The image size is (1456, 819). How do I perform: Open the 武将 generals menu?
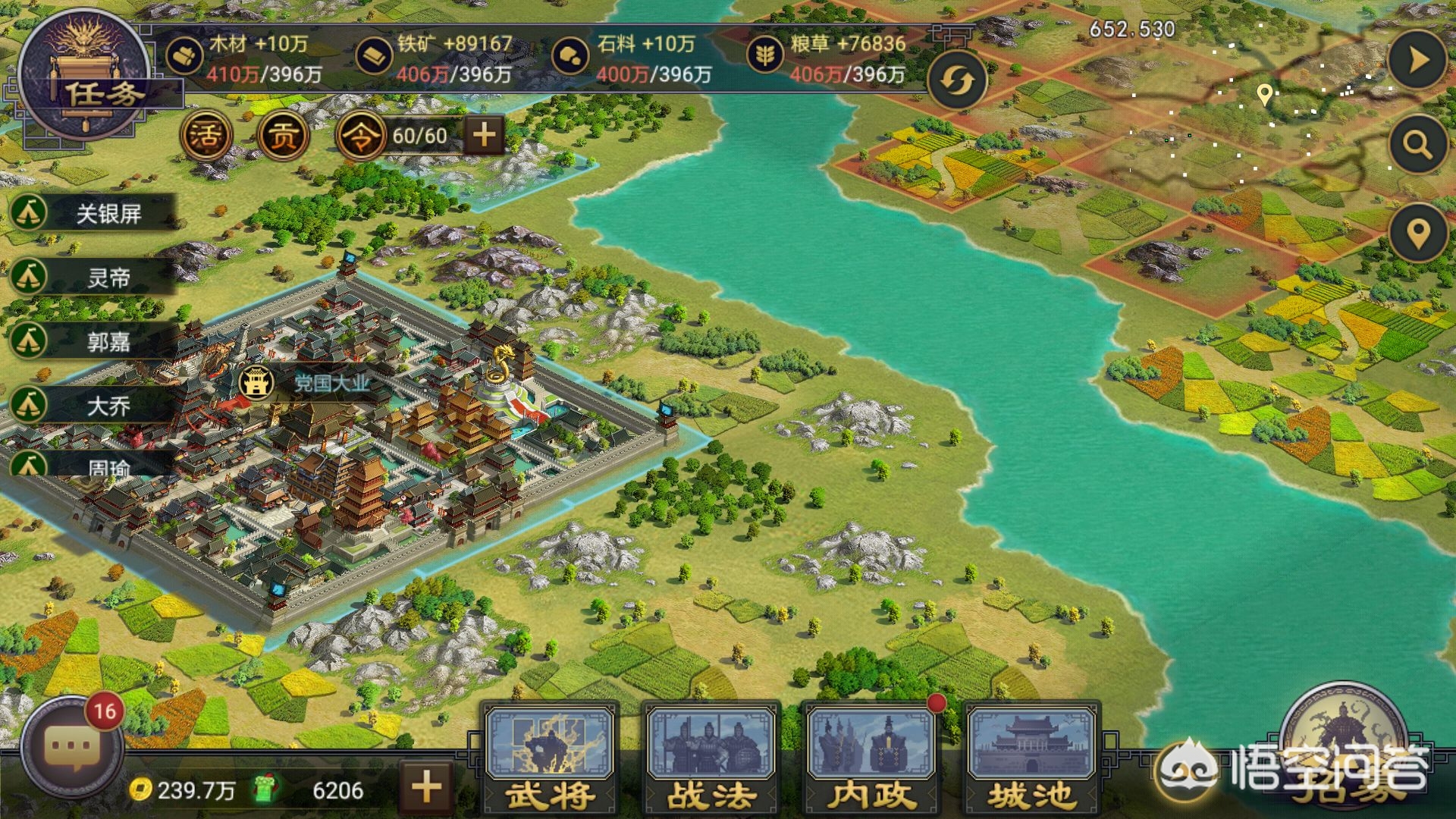point(551,758)
